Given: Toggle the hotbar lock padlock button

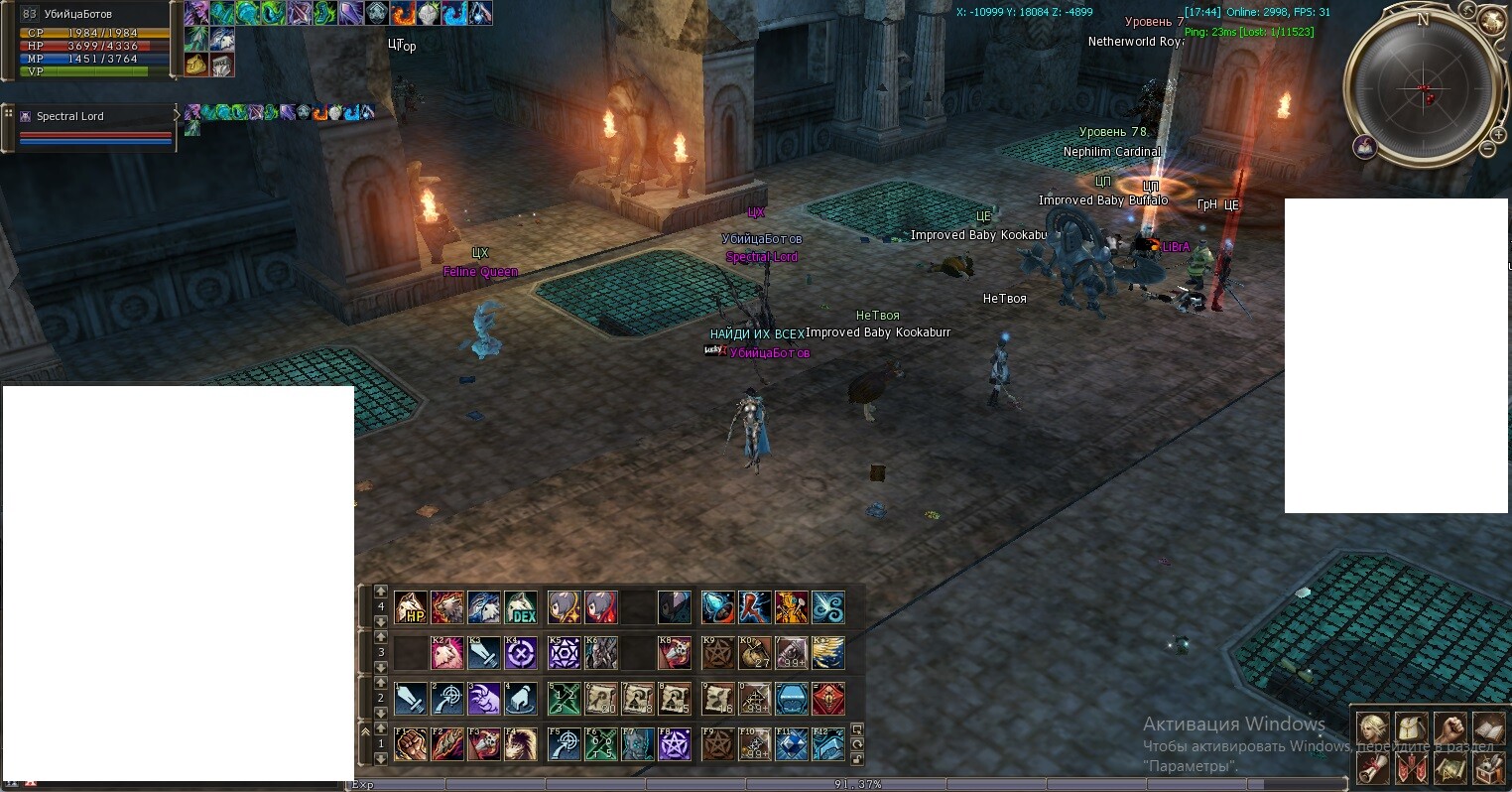Looking at the screenshot, I should pyautogui.click(x=857, y=760).
